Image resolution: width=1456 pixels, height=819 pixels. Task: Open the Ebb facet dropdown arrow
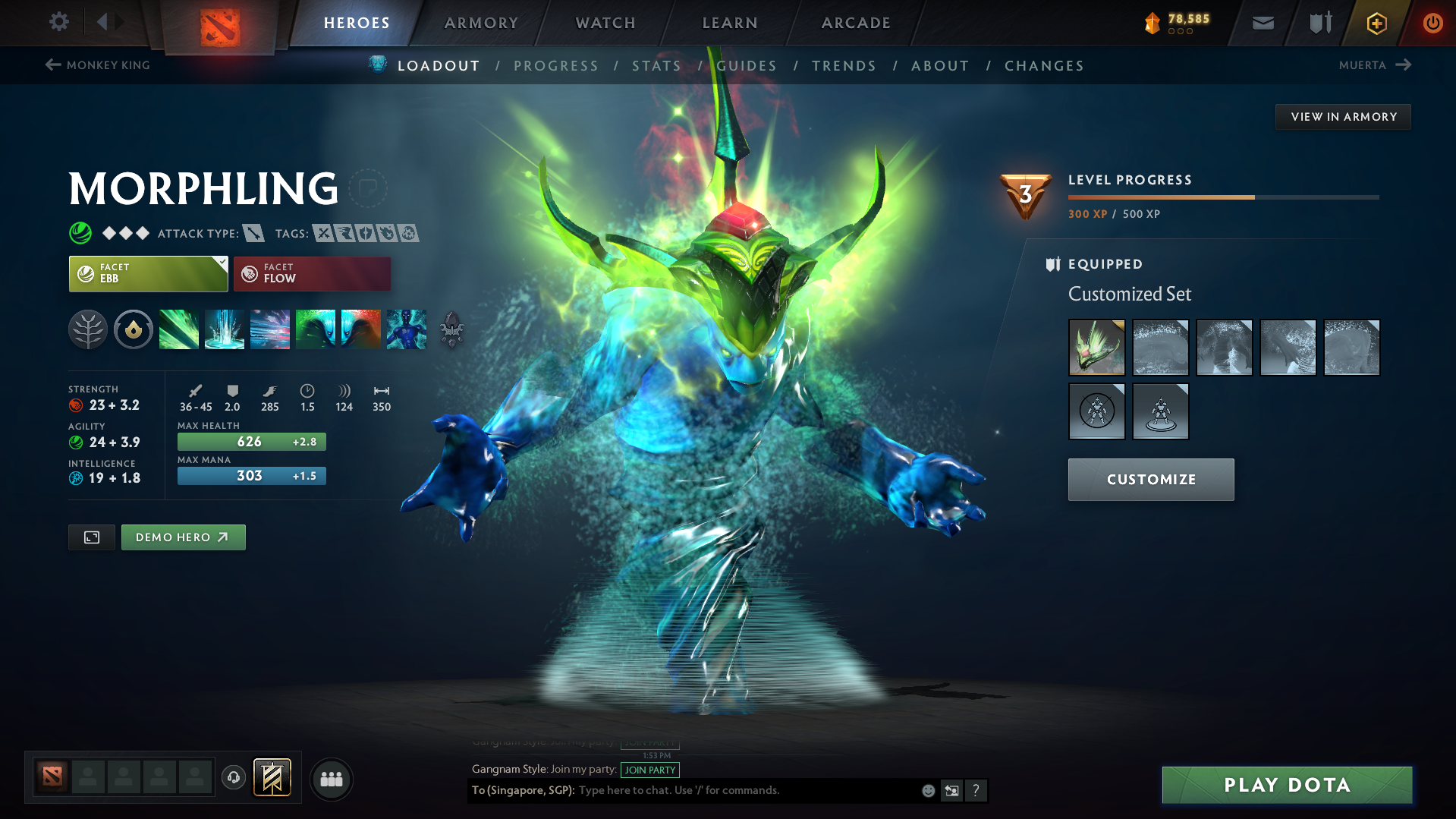221,263
